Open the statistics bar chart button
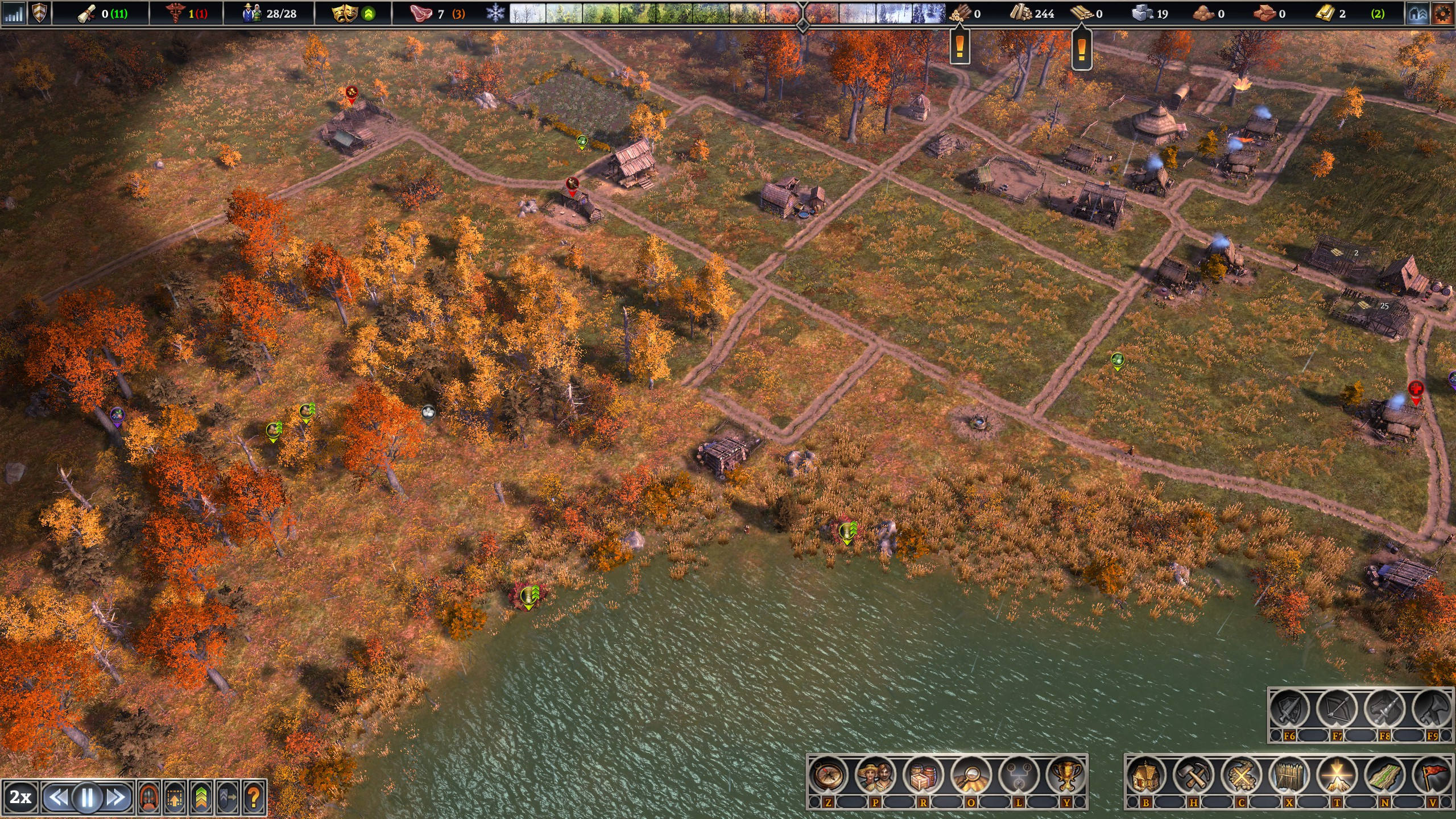Viewport: 1456px width, 819px height. tap(14, 14)
